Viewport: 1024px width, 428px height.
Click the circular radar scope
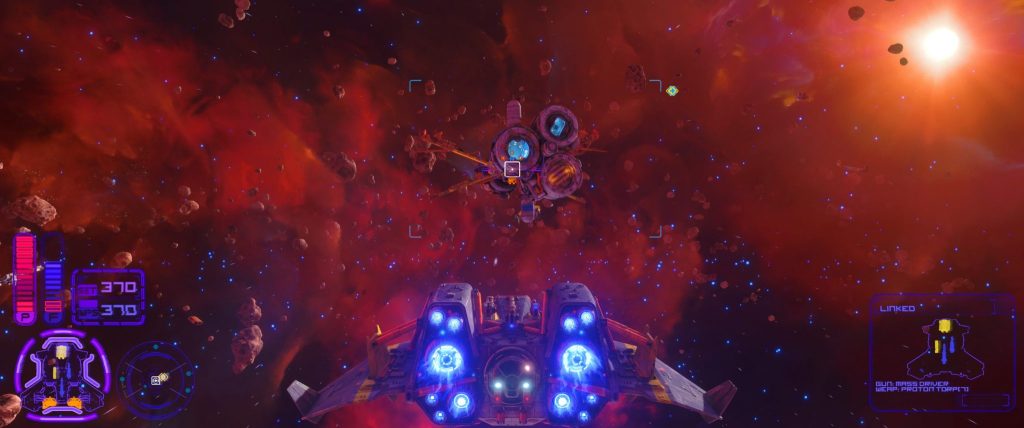(x=155, y=379)
